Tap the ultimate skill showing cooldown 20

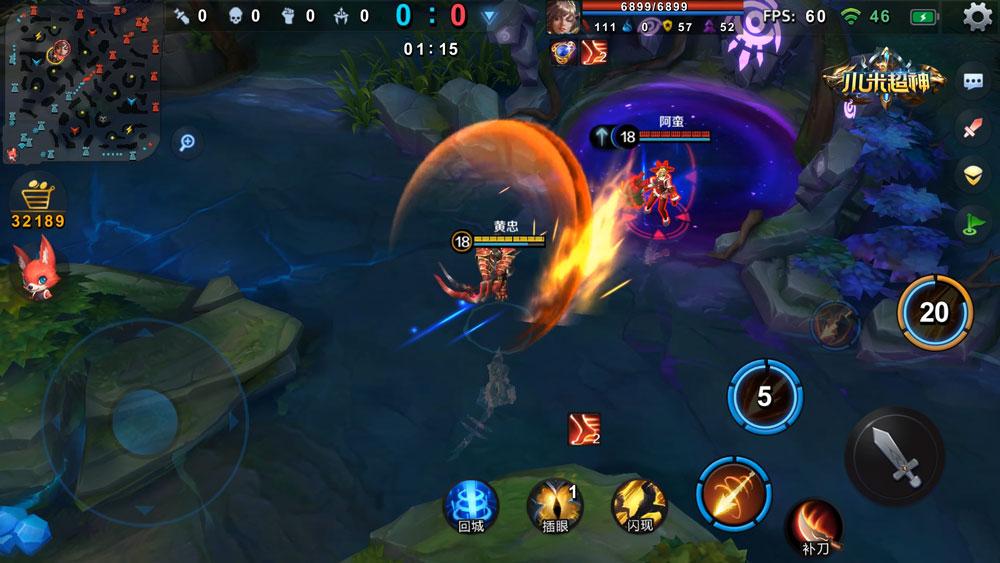click(x=934, y=312)
